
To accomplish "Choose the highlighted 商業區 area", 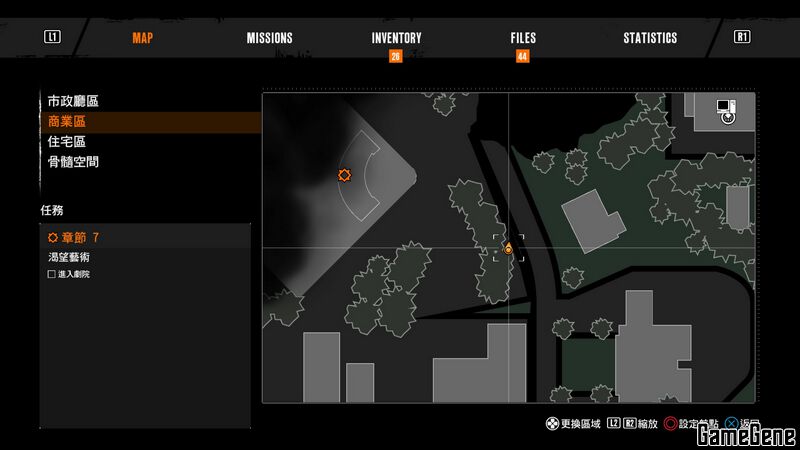I will click(67, 121).
